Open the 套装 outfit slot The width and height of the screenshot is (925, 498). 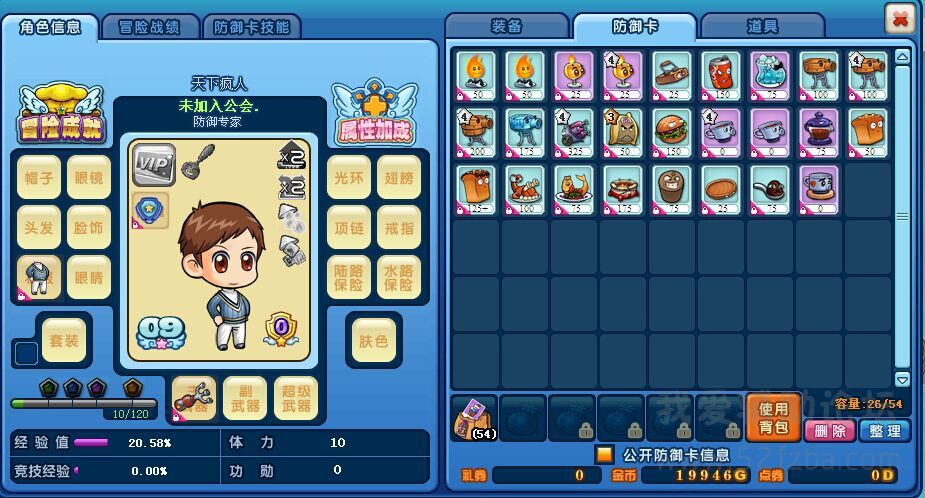click(65, 340)
